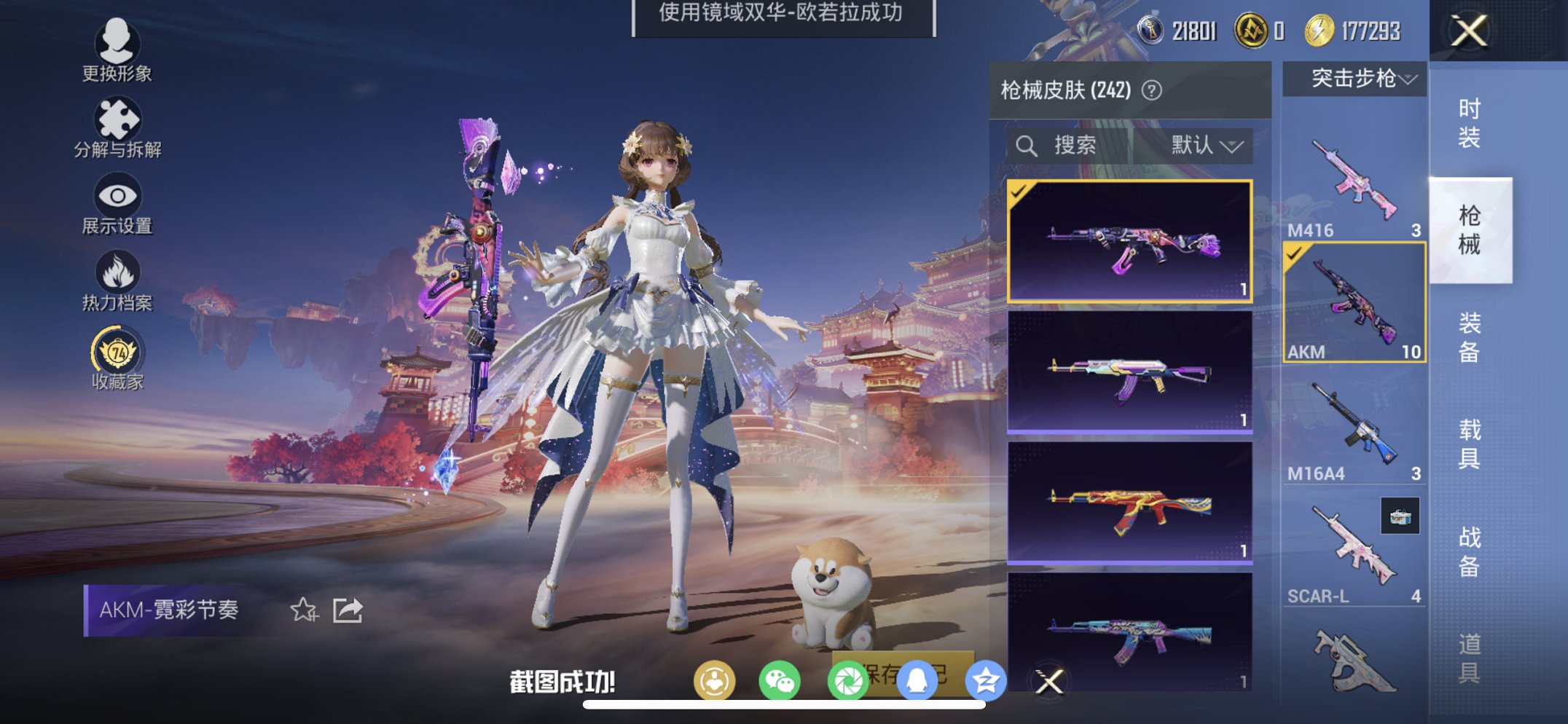
Task: Open 展示设置 via the eye icon
Action: [119, 197]
